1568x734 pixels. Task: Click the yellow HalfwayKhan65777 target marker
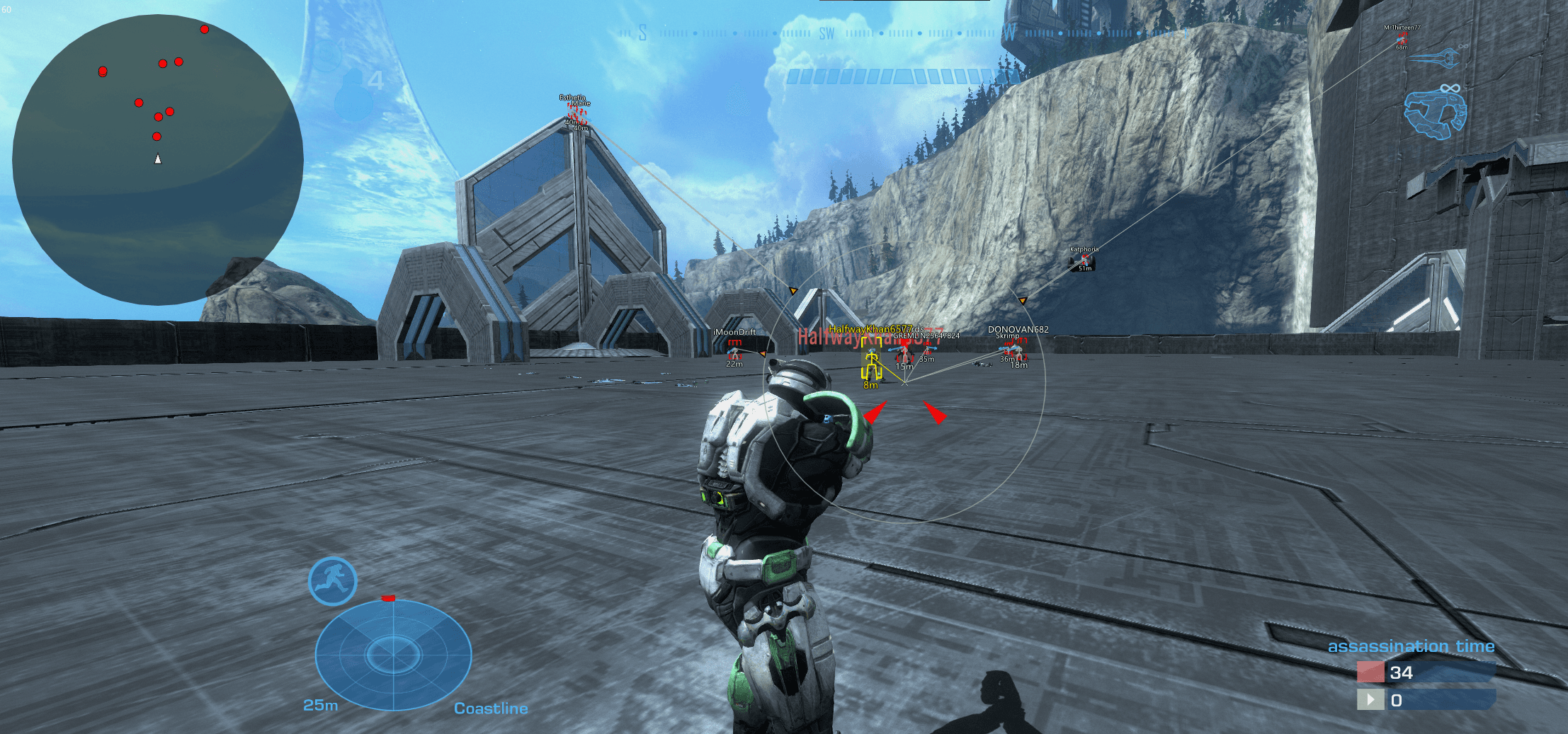(871, 366)
